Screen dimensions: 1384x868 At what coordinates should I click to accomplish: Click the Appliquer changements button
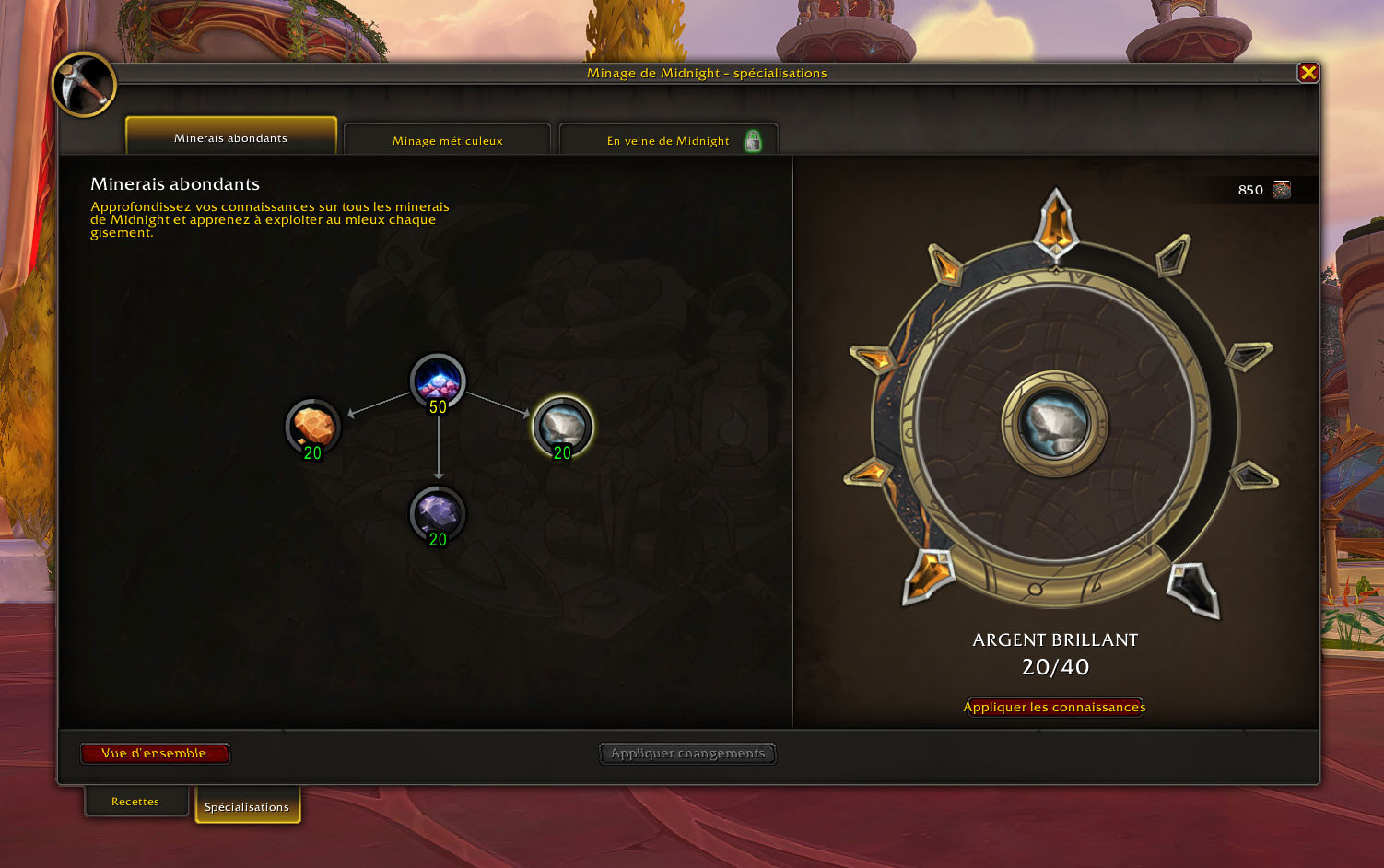(687, 754)
